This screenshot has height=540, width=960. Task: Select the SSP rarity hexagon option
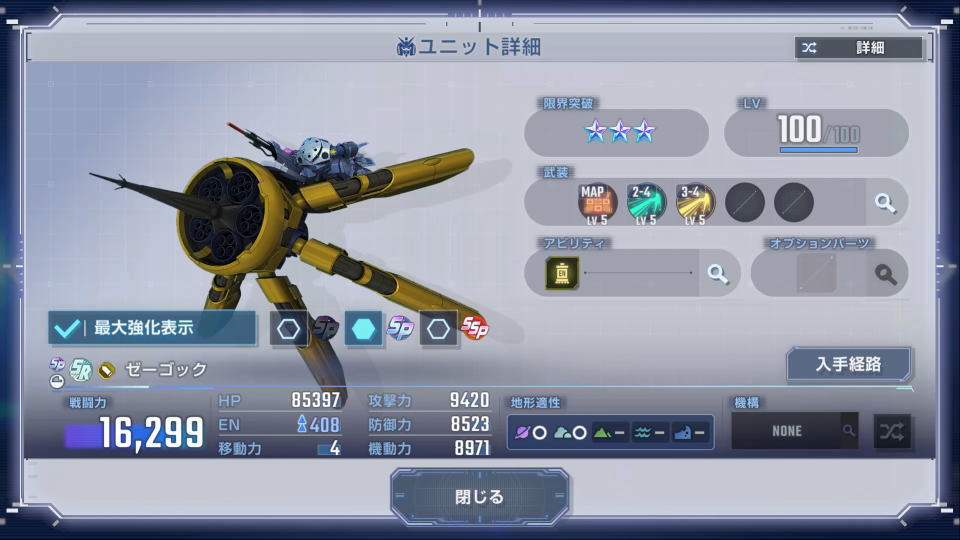pyautogui.click(x=439, y=328)
